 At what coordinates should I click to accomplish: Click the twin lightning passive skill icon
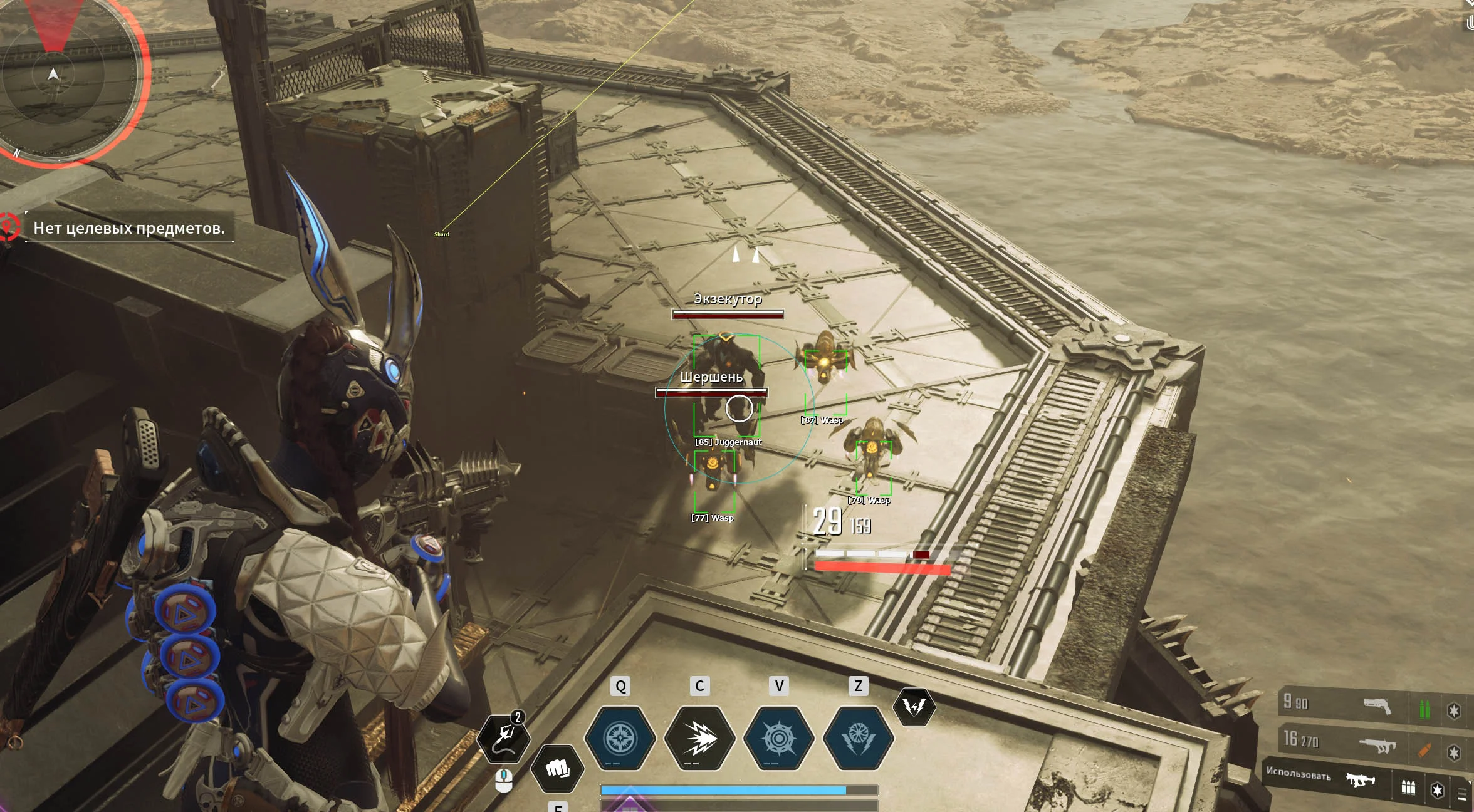point(914,707)
